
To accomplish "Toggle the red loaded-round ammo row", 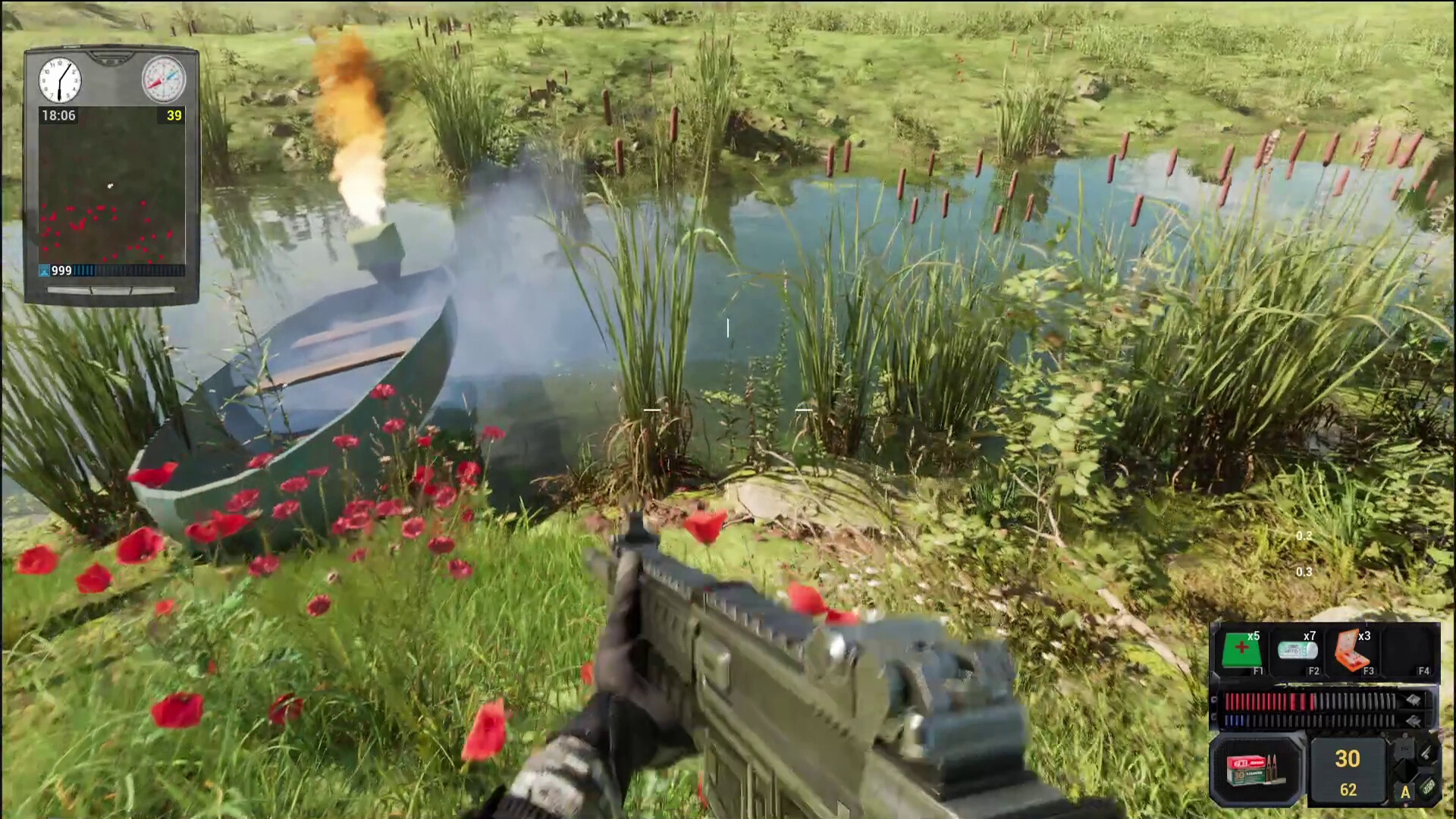I will (x=1288, y=702).
